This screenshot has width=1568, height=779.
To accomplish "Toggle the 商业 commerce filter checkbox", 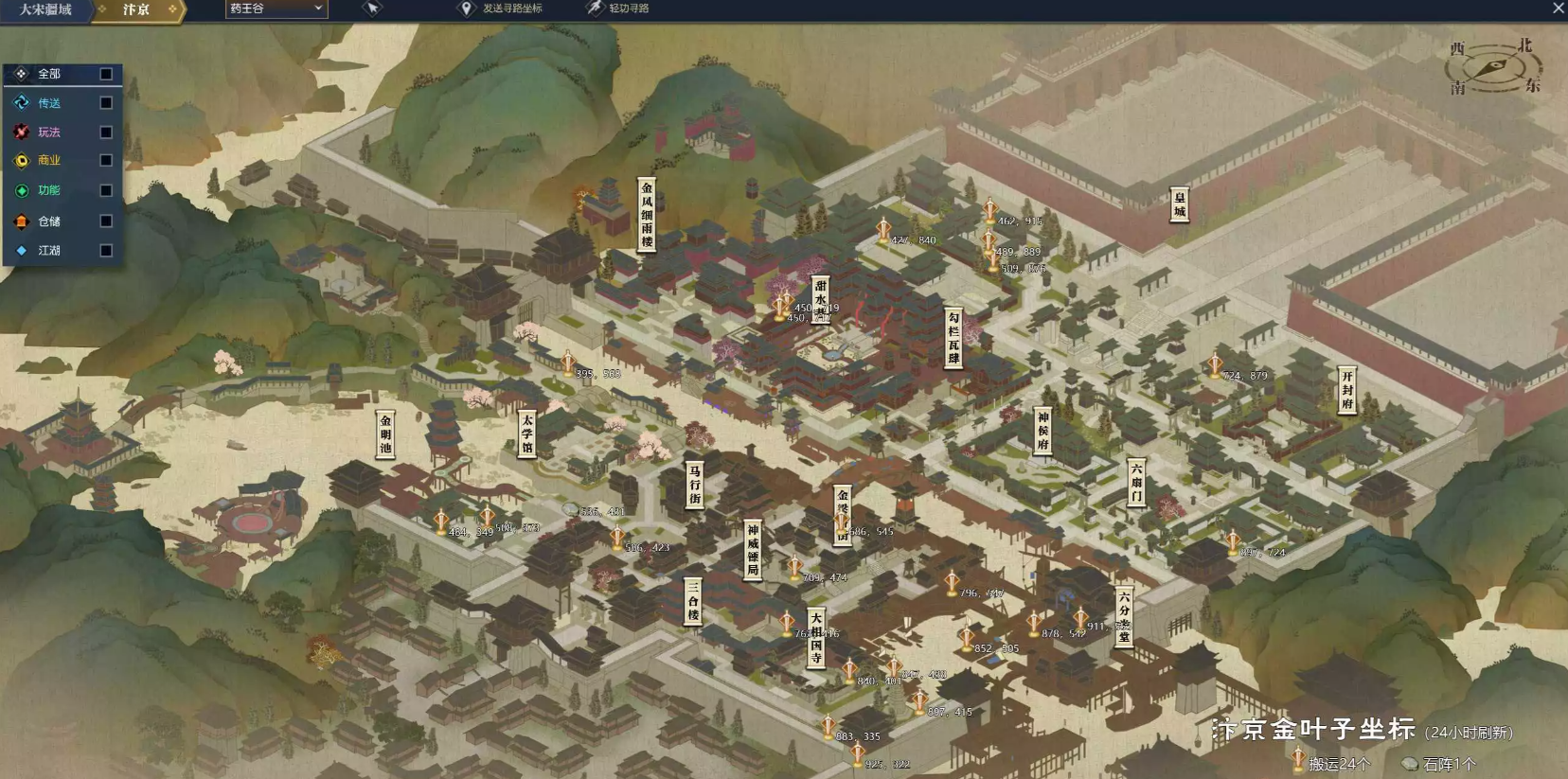I will (106, 161).
